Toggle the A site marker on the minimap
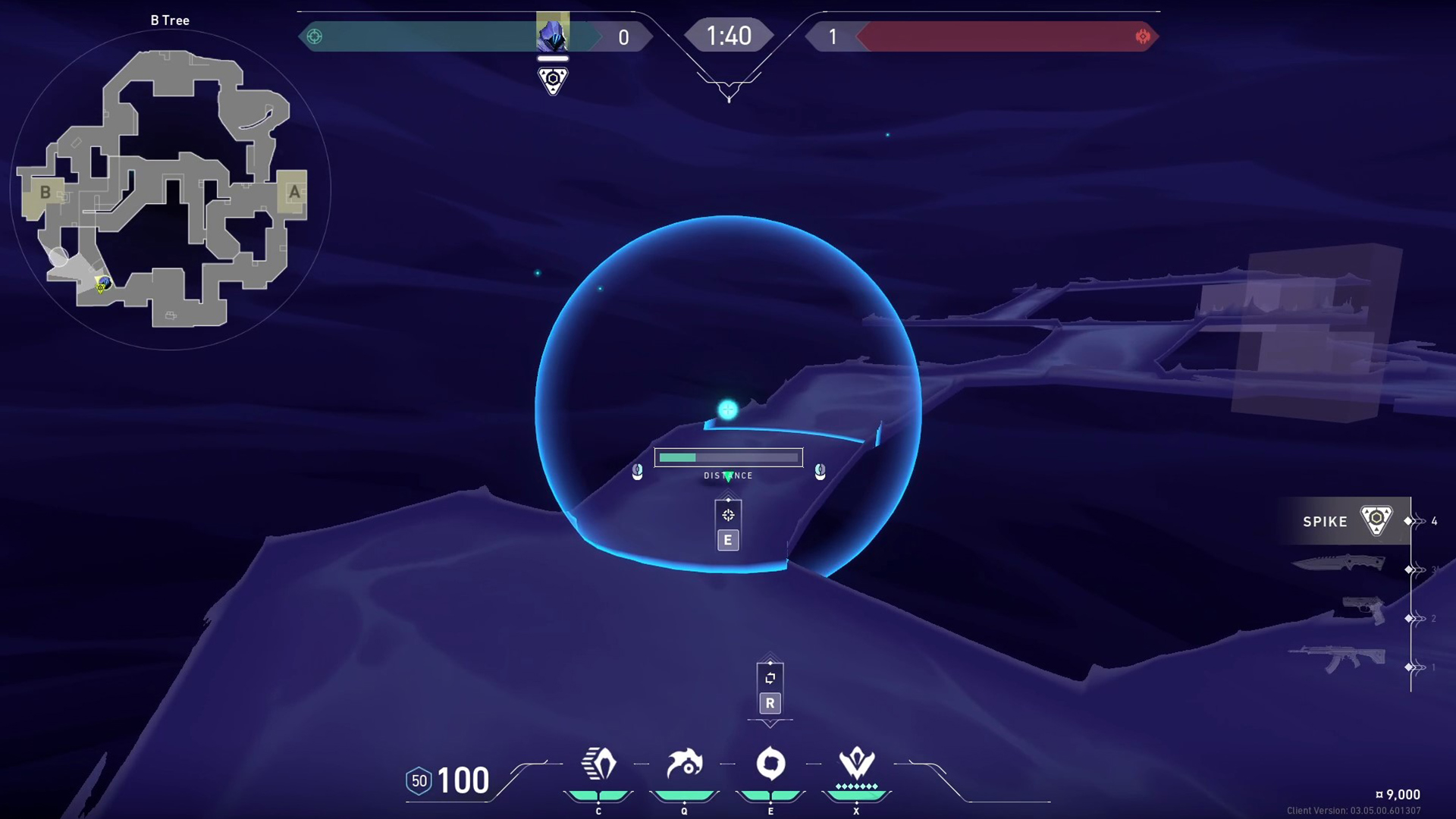Image resolution: width=1456 pixels, height=819 pixels. tap(294, 192)
